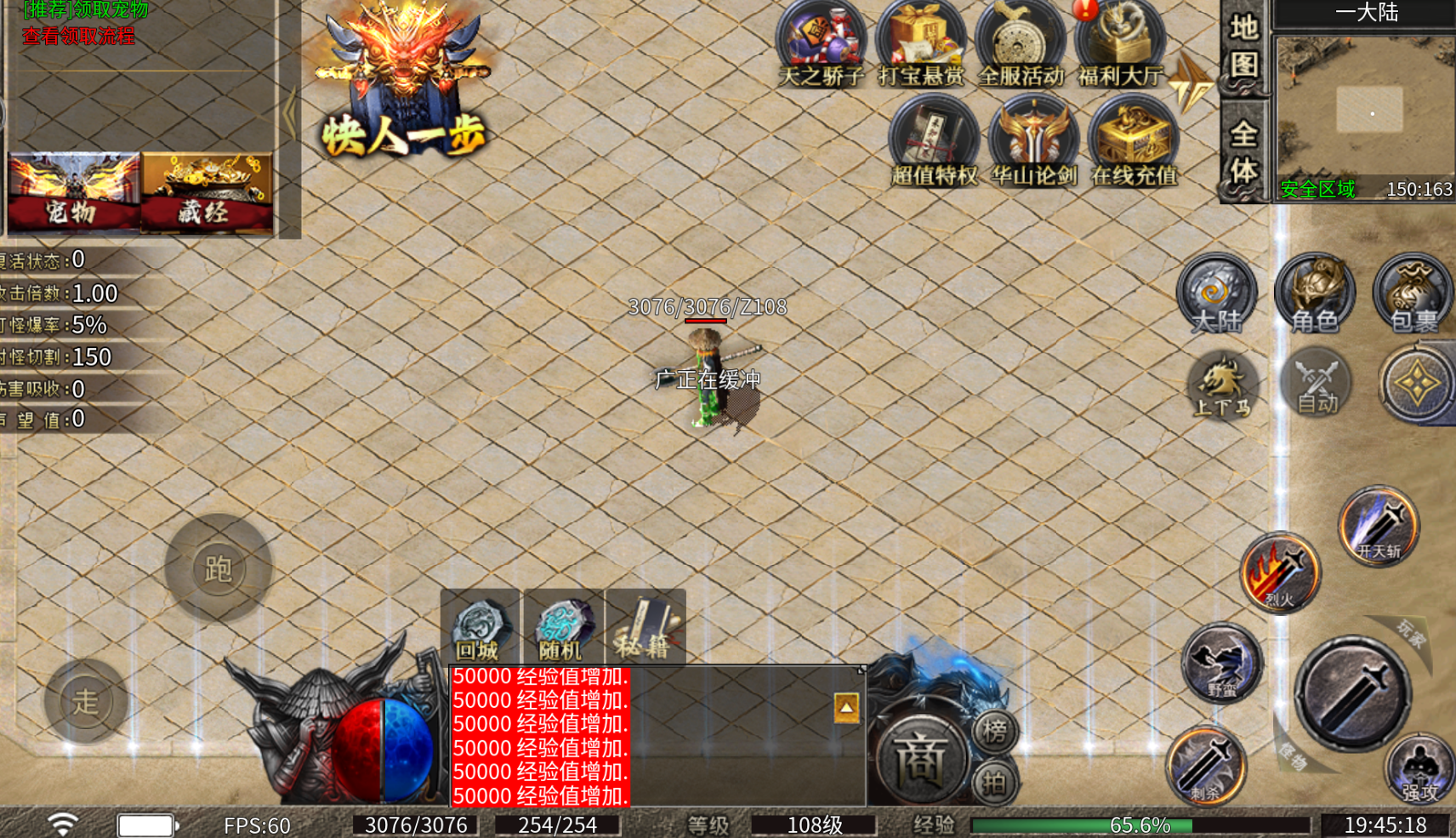The image size is (1456, 838).
Task: Open the 华山论剑 arena icon
Action: pos(1033,140)
